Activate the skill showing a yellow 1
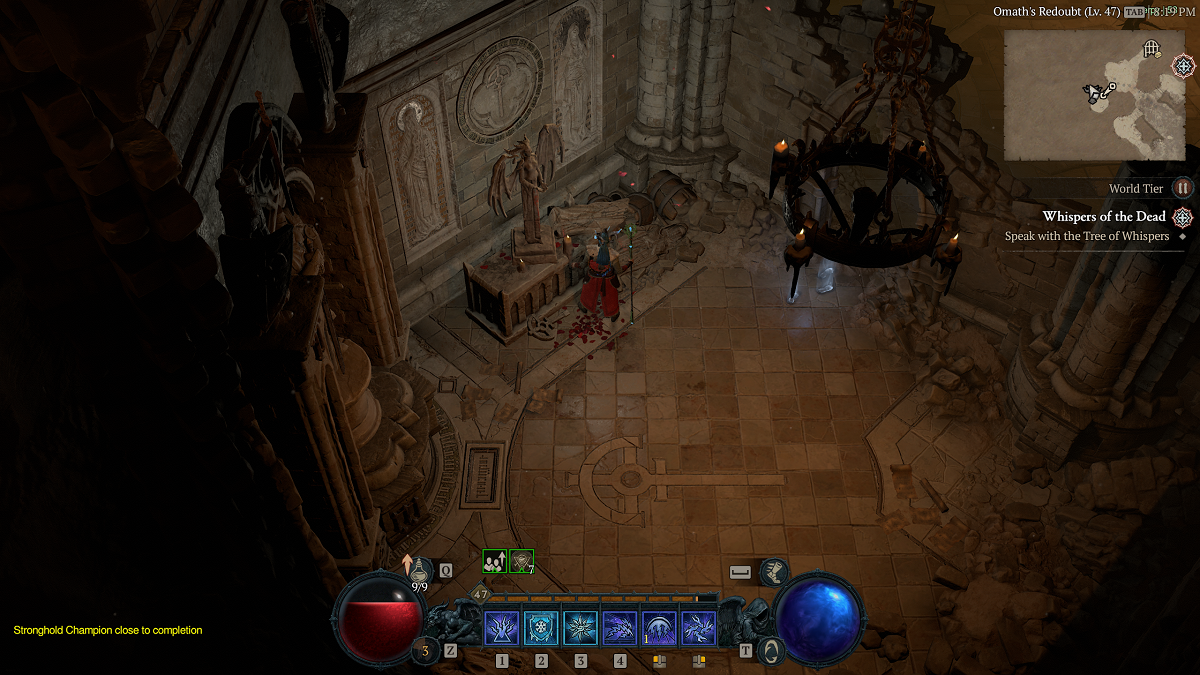The height and width of the screenshot is (675, 1200). tap(659, 628)
